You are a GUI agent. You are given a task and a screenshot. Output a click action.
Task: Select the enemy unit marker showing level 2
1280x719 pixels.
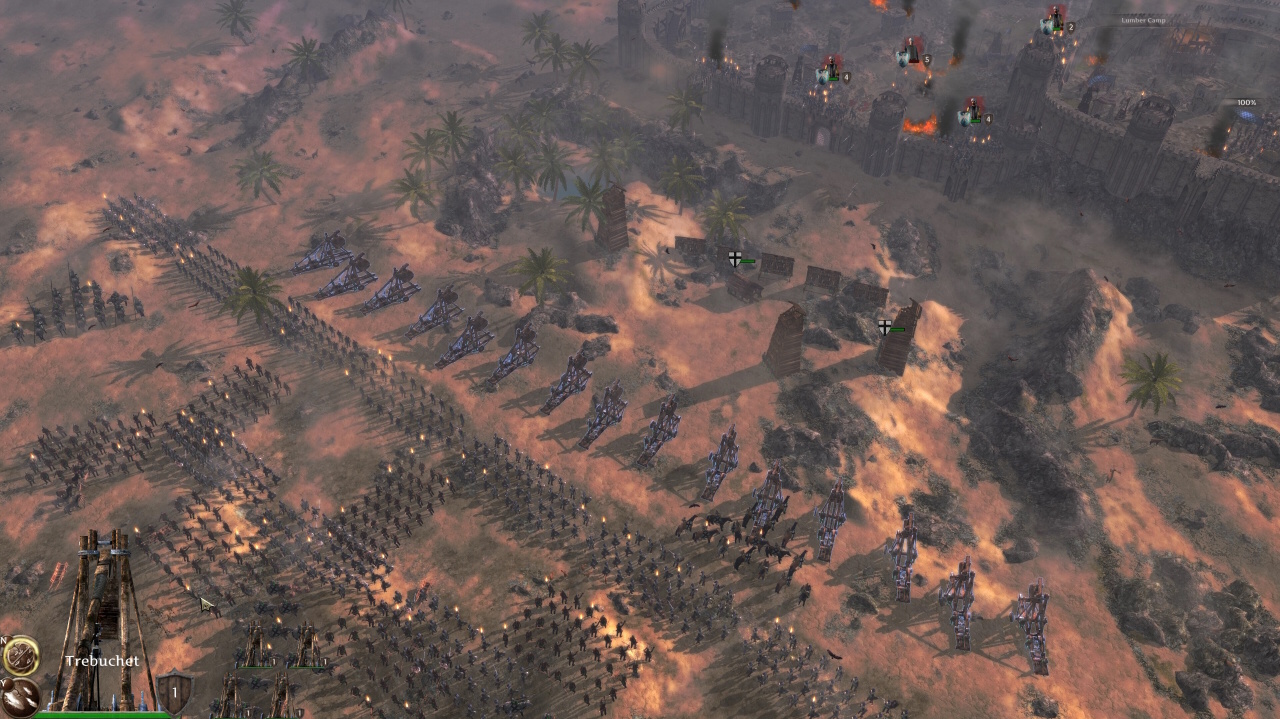click(1055, 21)
